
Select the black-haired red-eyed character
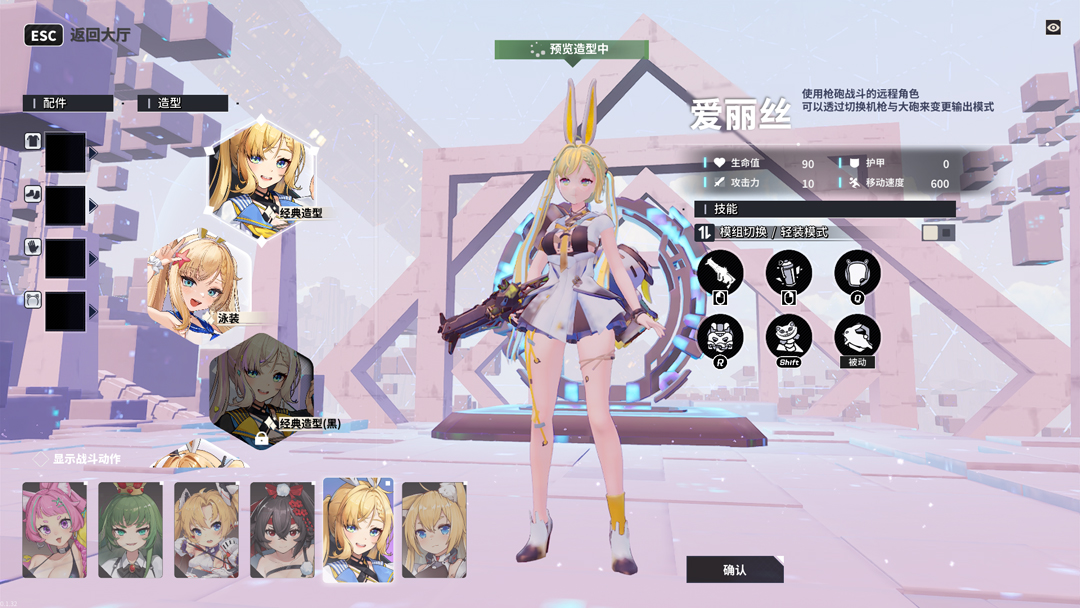[282, 530]
